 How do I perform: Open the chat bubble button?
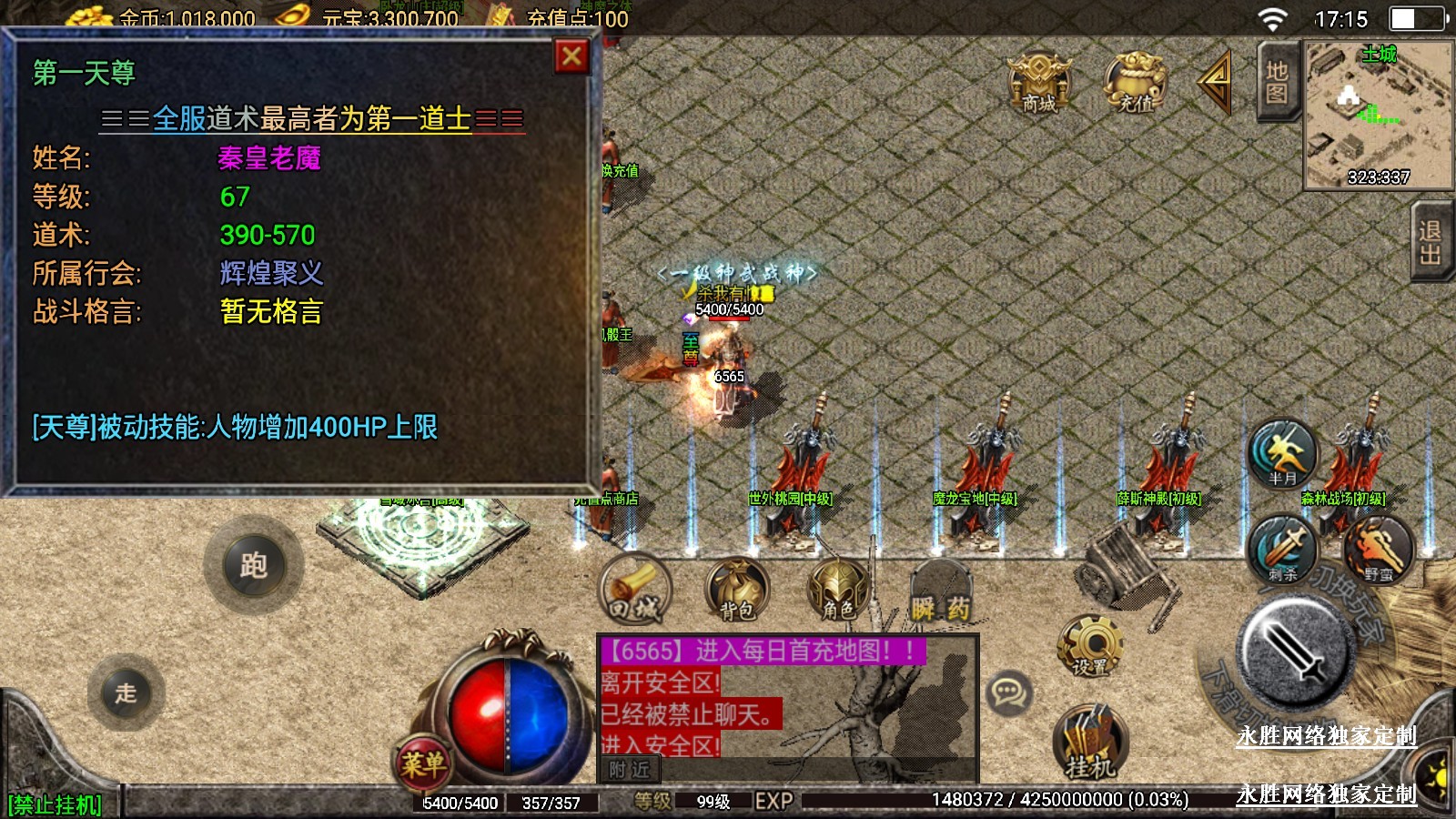pos(1009,693)
